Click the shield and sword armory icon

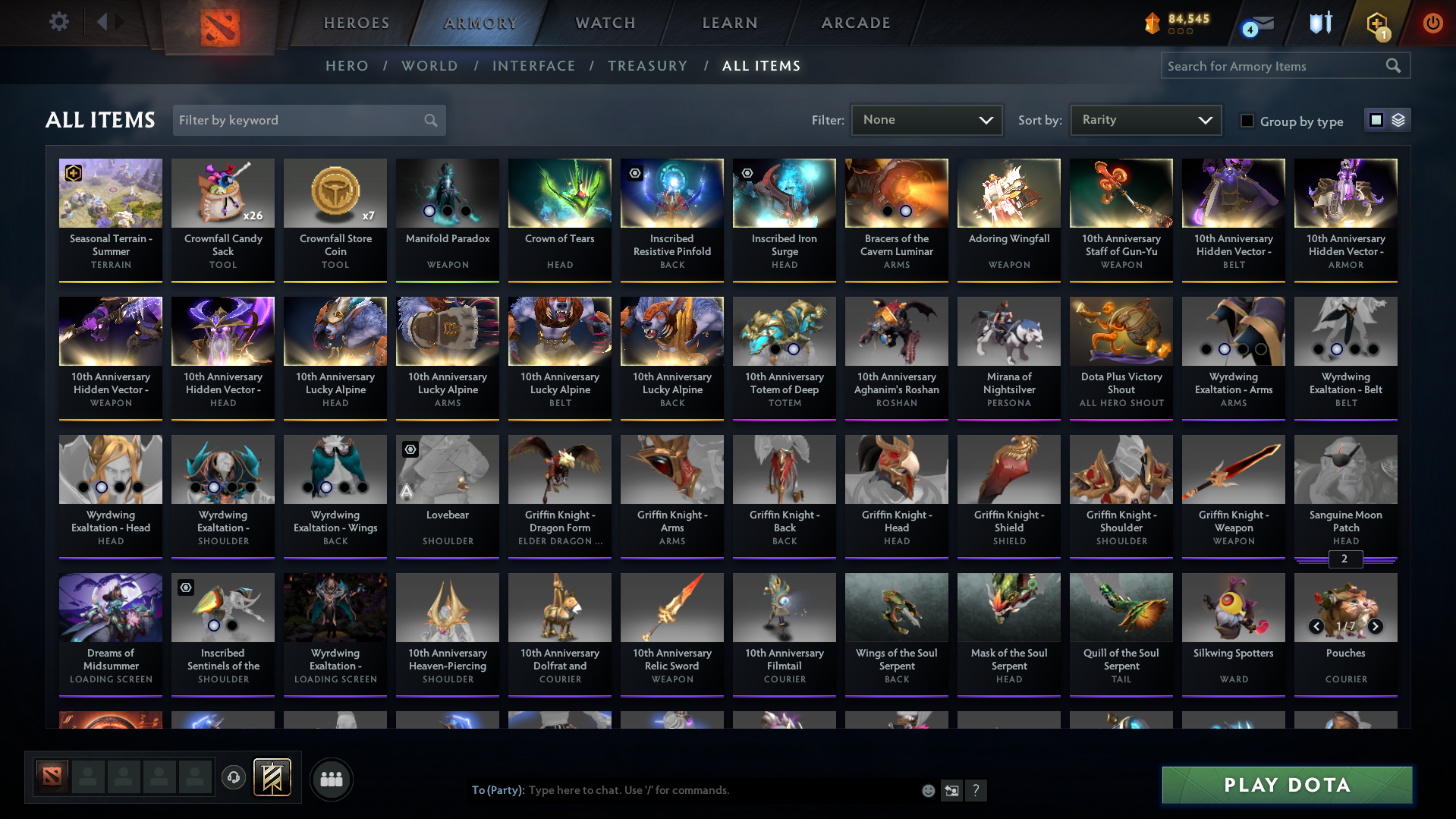point(1320,23)
